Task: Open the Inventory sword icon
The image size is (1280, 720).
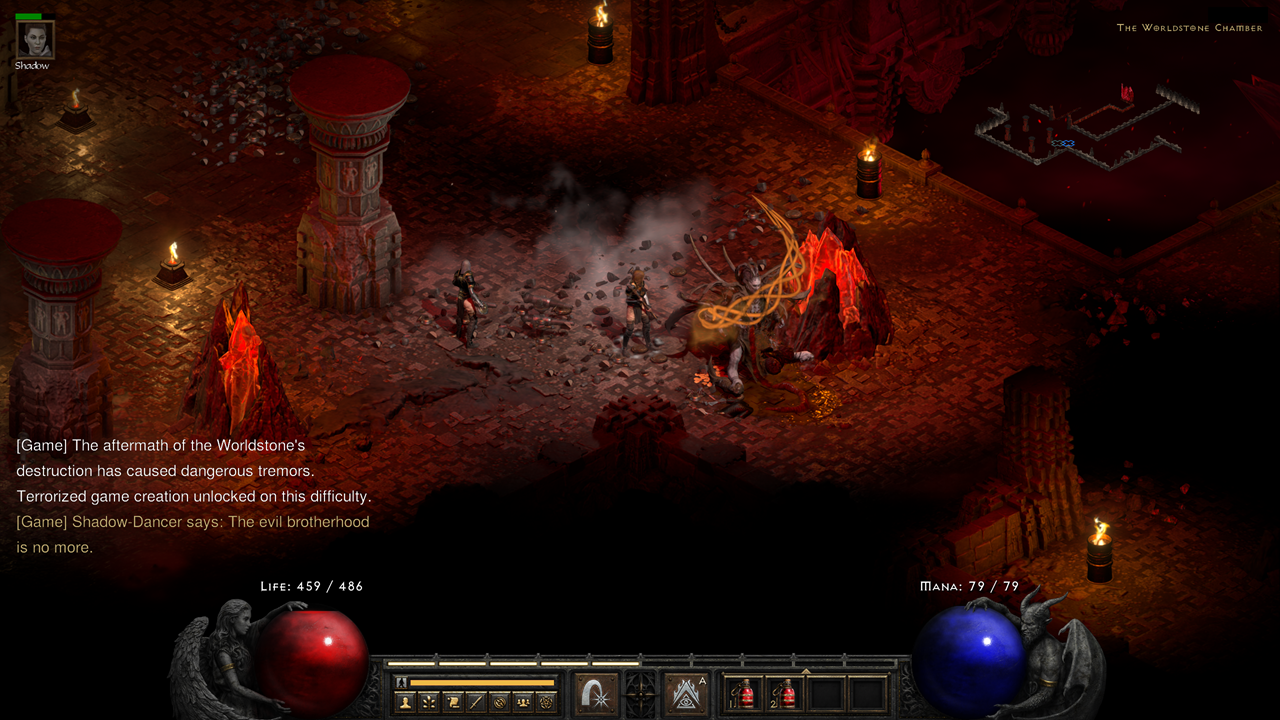Action: (x=477, y=699)
